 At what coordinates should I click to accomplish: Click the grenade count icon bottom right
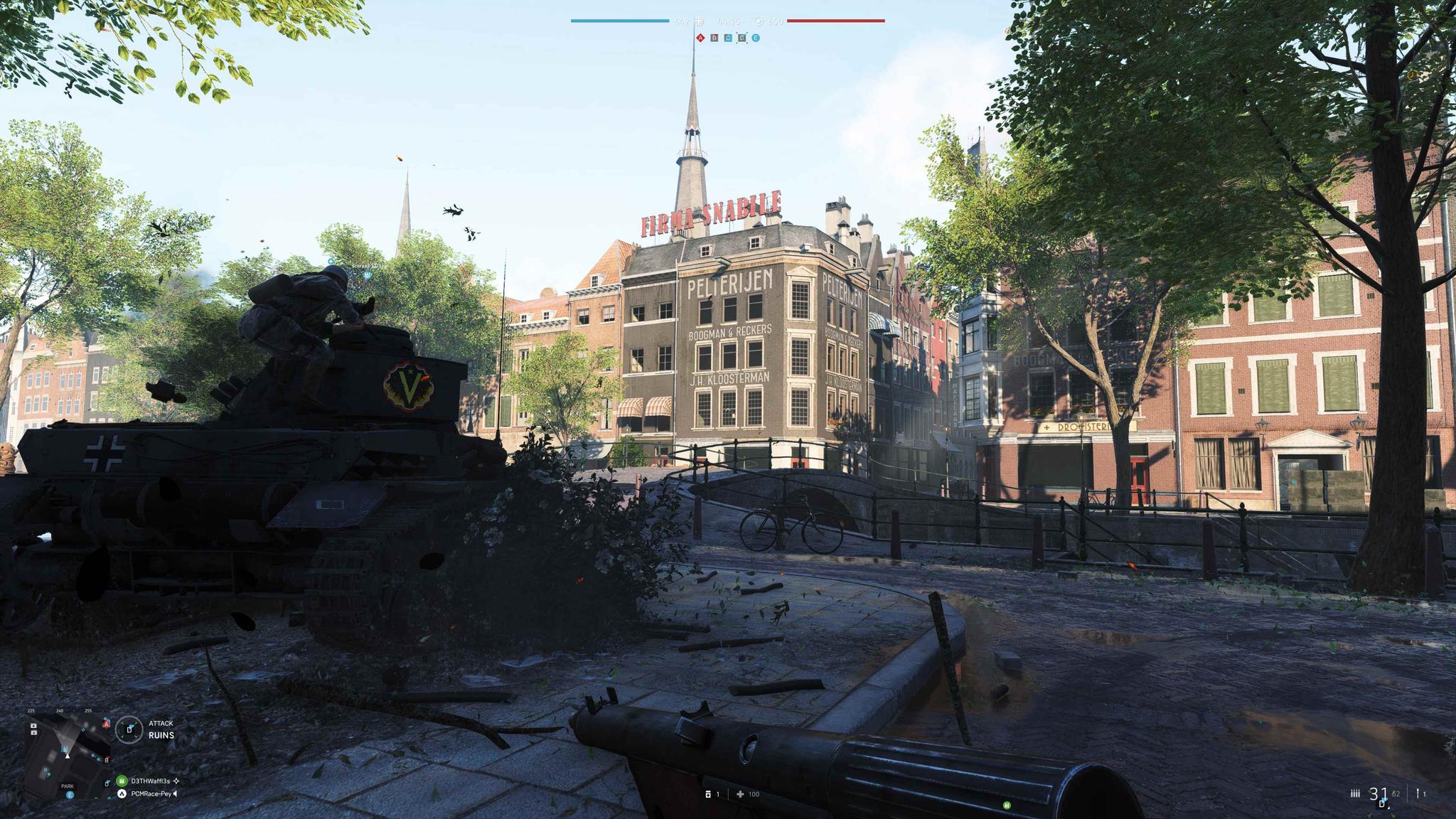point(1418,792)
